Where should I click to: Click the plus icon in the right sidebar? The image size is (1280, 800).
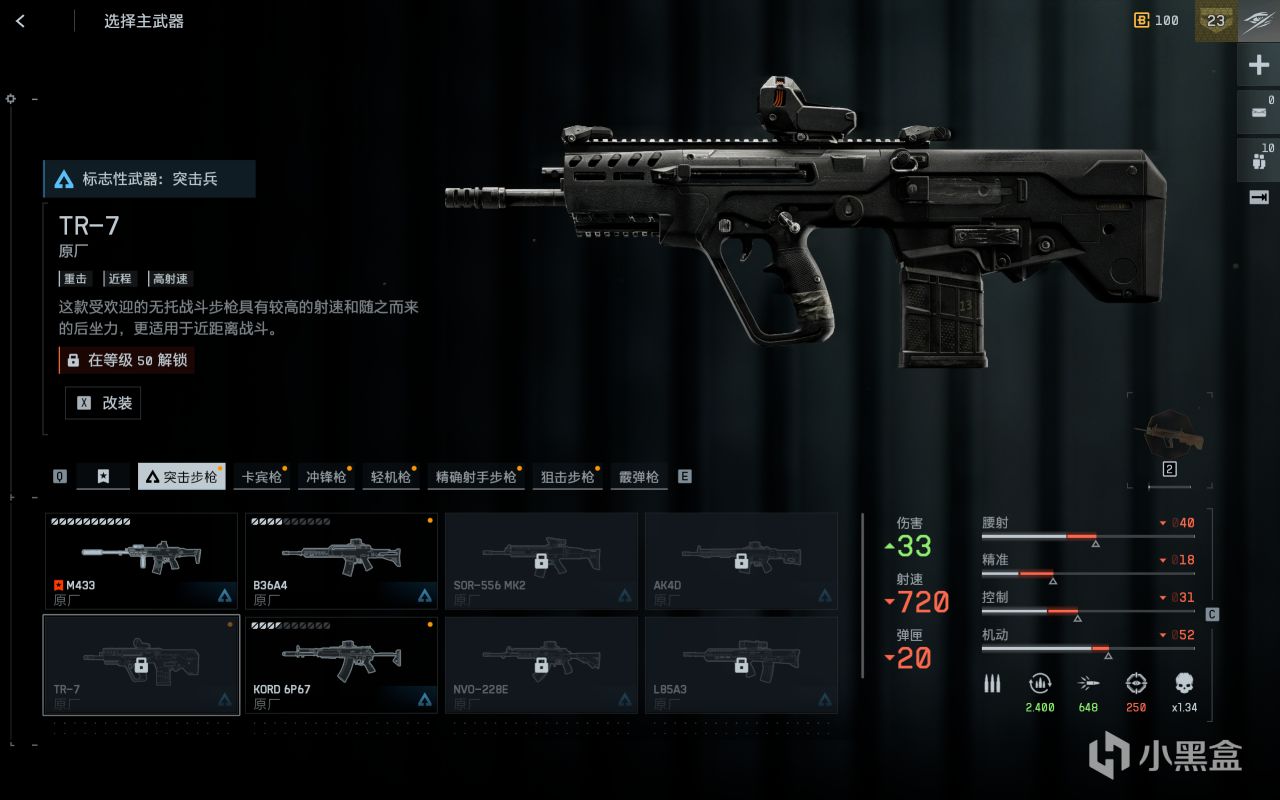(x=1258, y=66)
